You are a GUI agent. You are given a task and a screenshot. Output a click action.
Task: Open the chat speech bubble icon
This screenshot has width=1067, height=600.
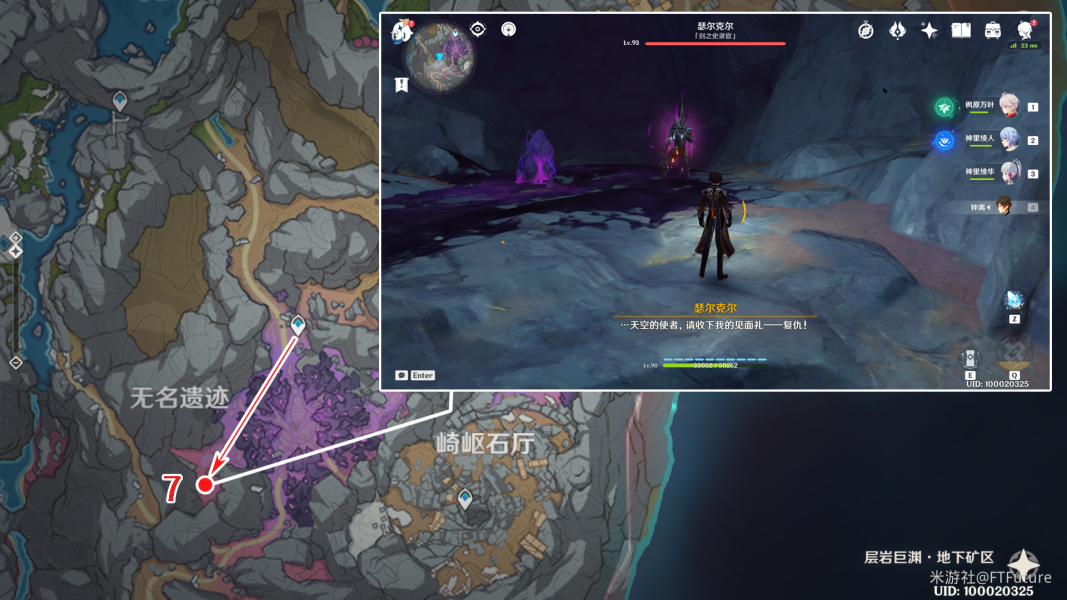point(402,375)
